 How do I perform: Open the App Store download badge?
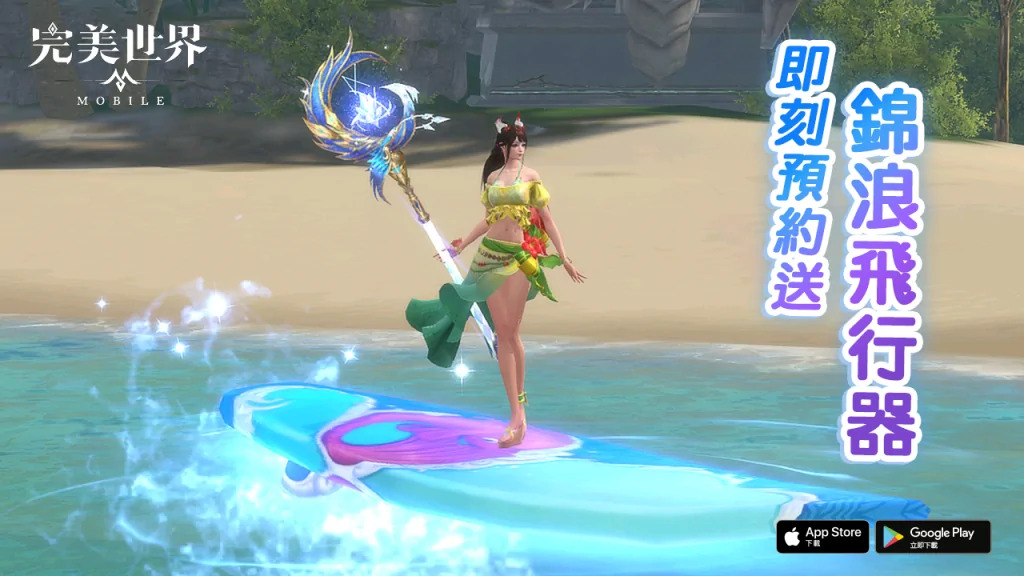(x=821, y=537)
